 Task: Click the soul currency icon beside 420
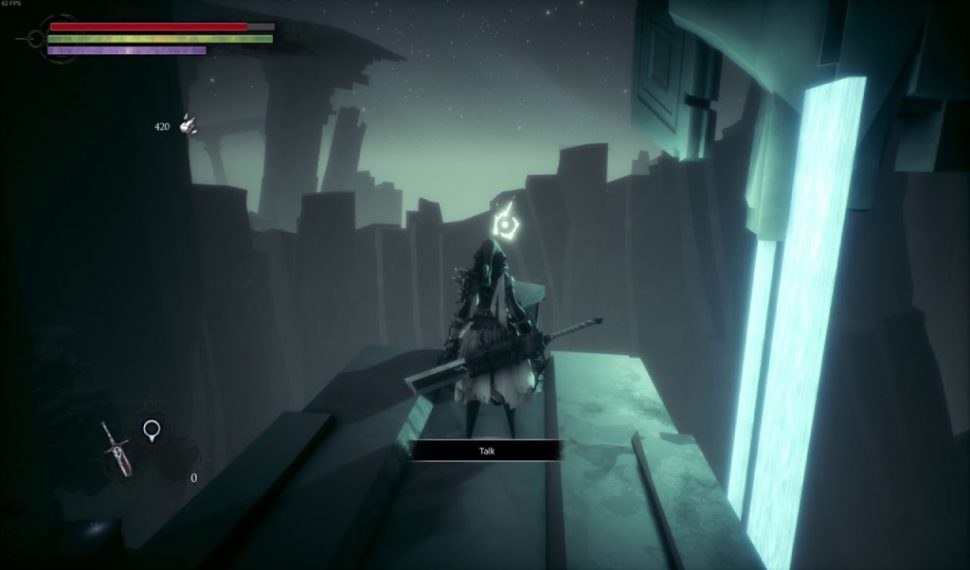(187, 126)
